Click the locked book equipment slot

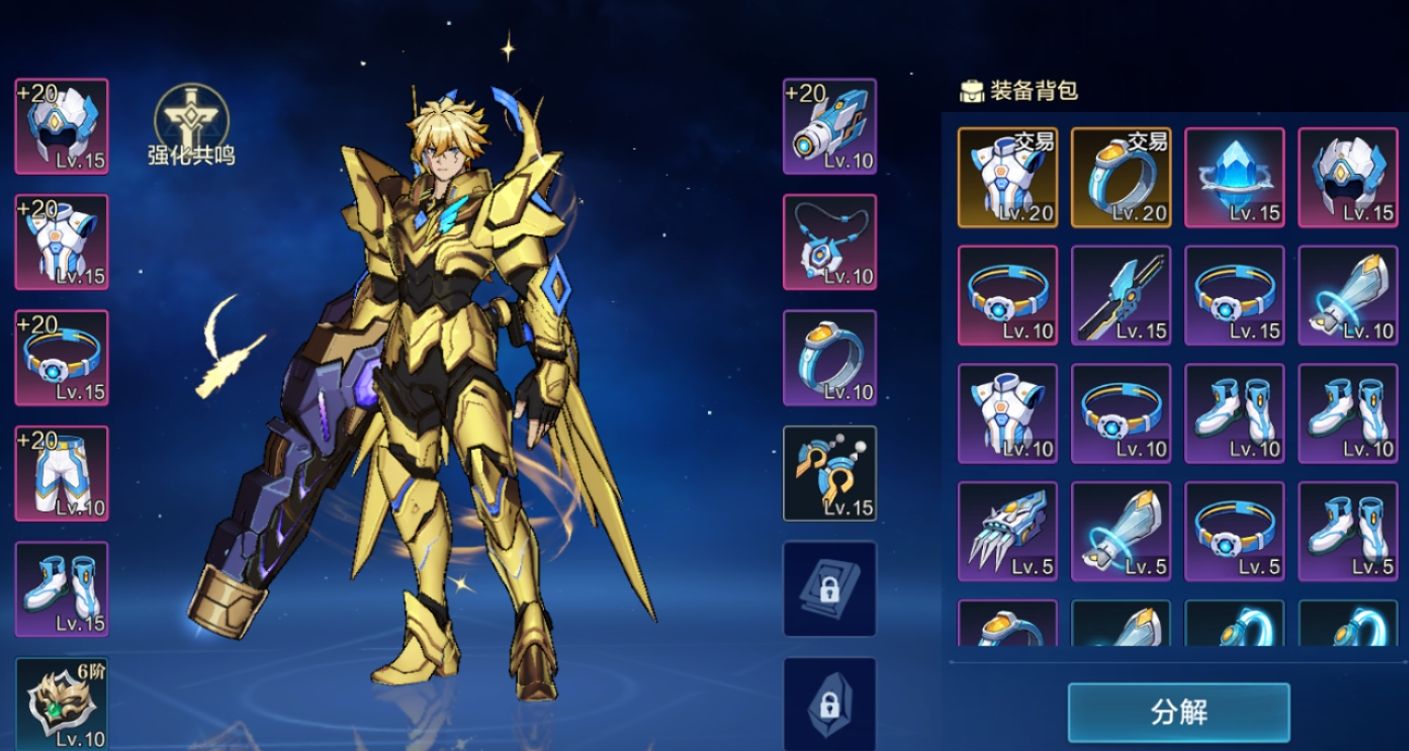(829, 590)
